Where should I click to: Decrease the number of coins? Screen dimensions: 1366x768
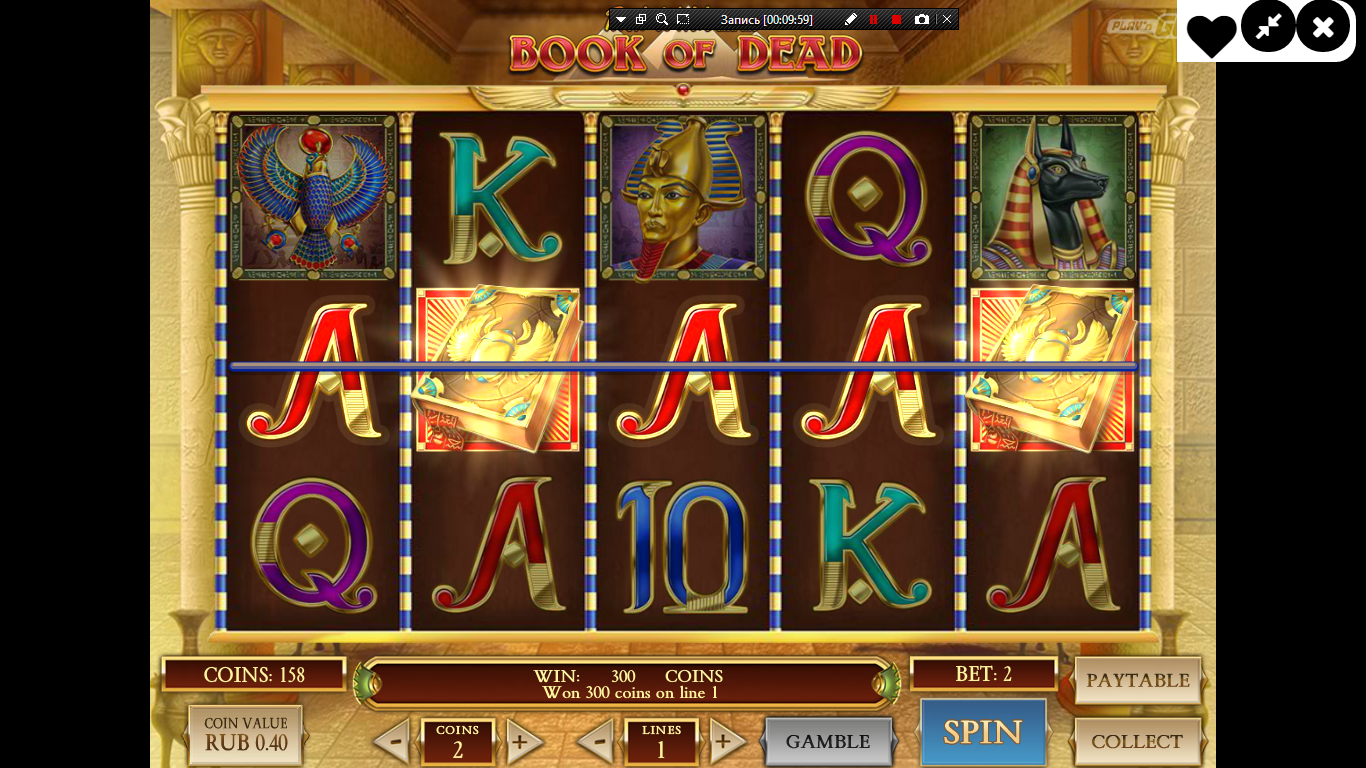click(393, 742)
